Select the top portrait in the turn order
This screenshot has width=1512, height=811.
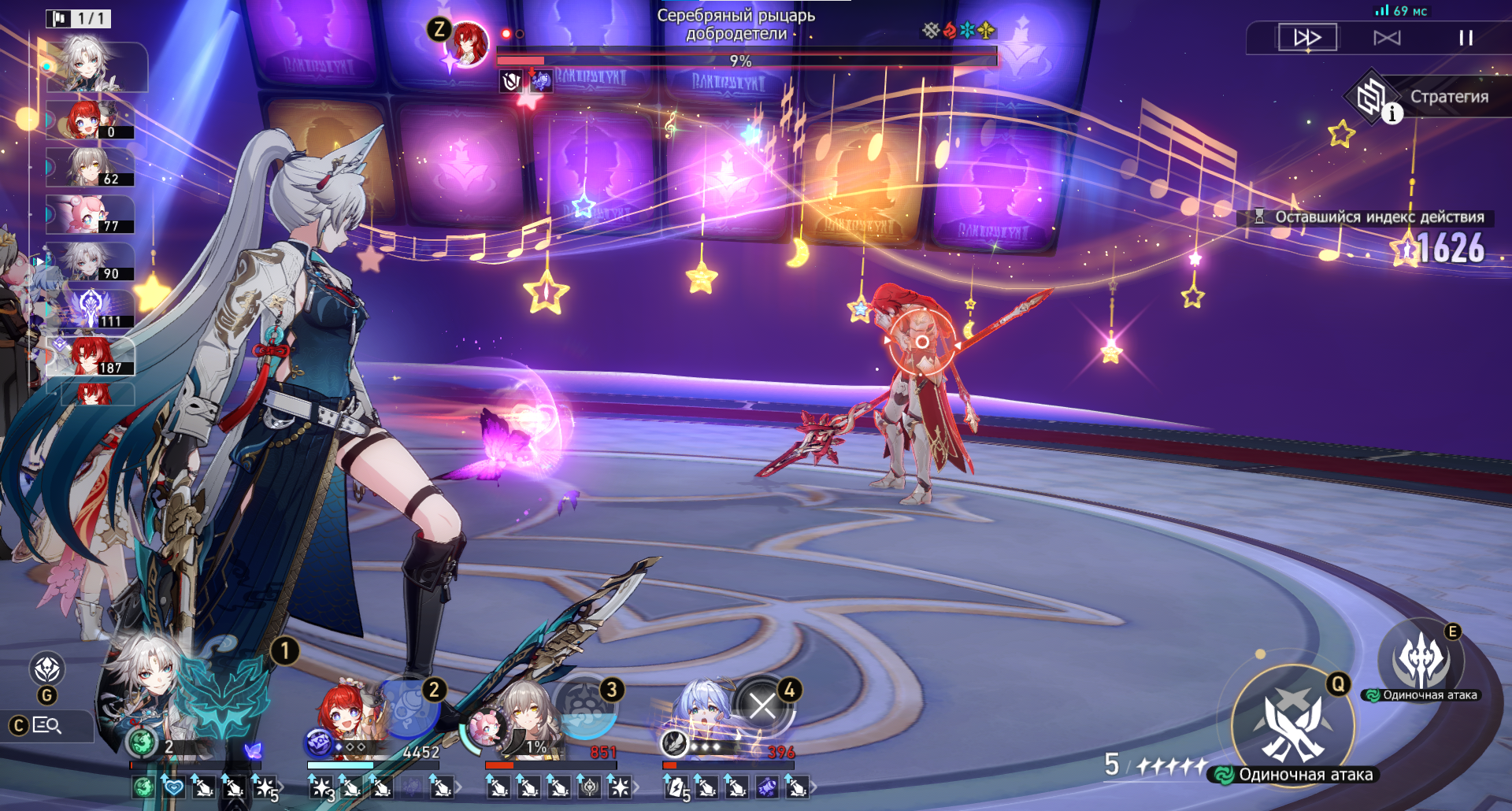tap(94, 65)
